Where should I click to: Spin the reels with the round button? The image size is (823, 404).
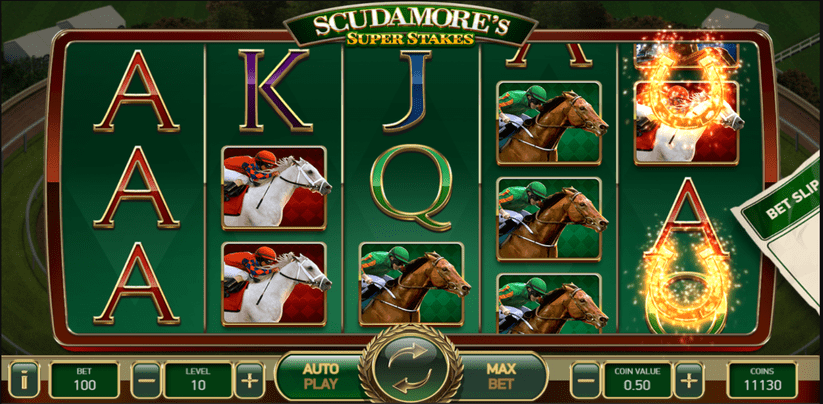click(411, 371)
